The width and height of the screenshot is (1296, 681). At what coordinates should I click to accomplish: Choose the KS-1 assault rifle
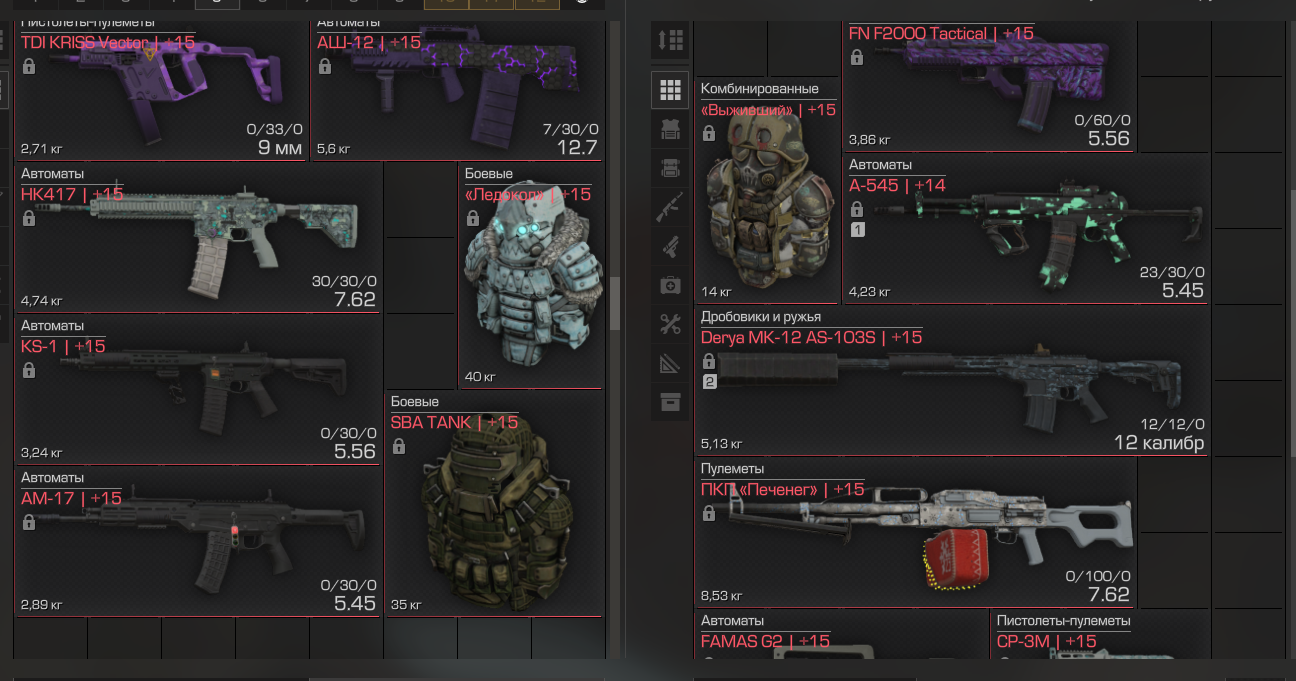[x=198, y=389]
